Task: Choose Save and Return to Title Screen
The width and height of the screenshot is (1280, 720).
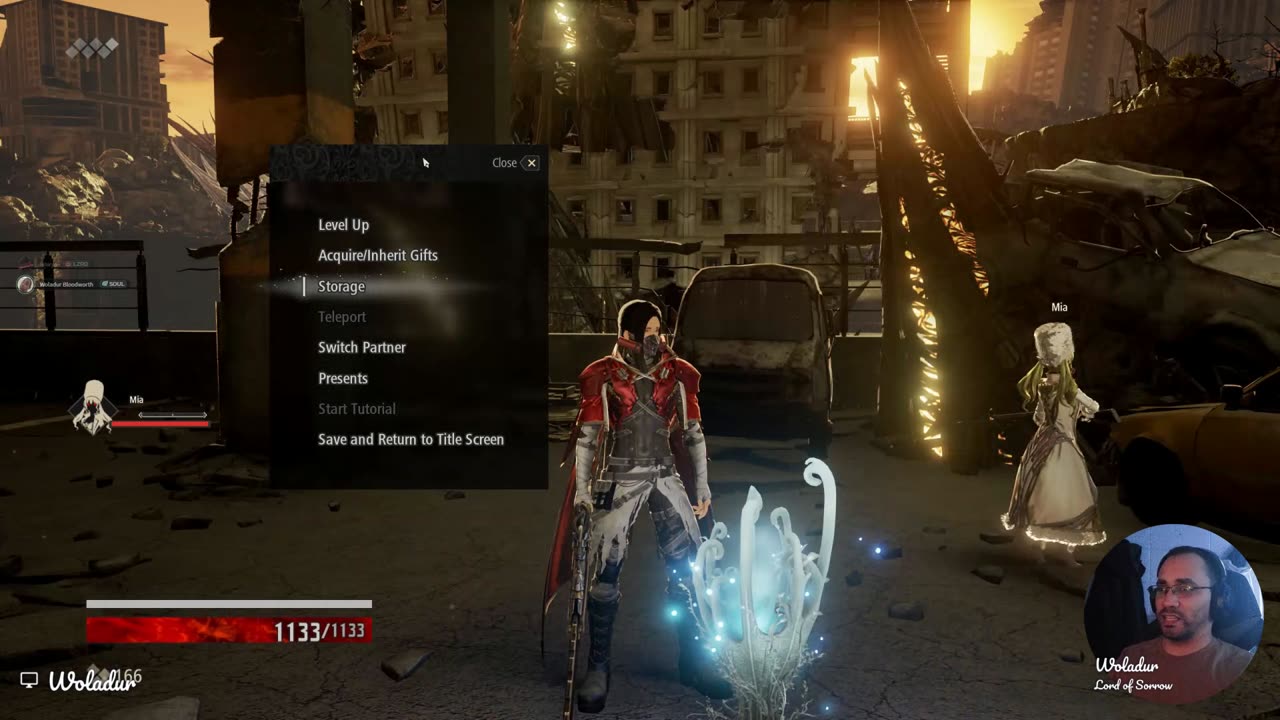Action: (411, 440)
